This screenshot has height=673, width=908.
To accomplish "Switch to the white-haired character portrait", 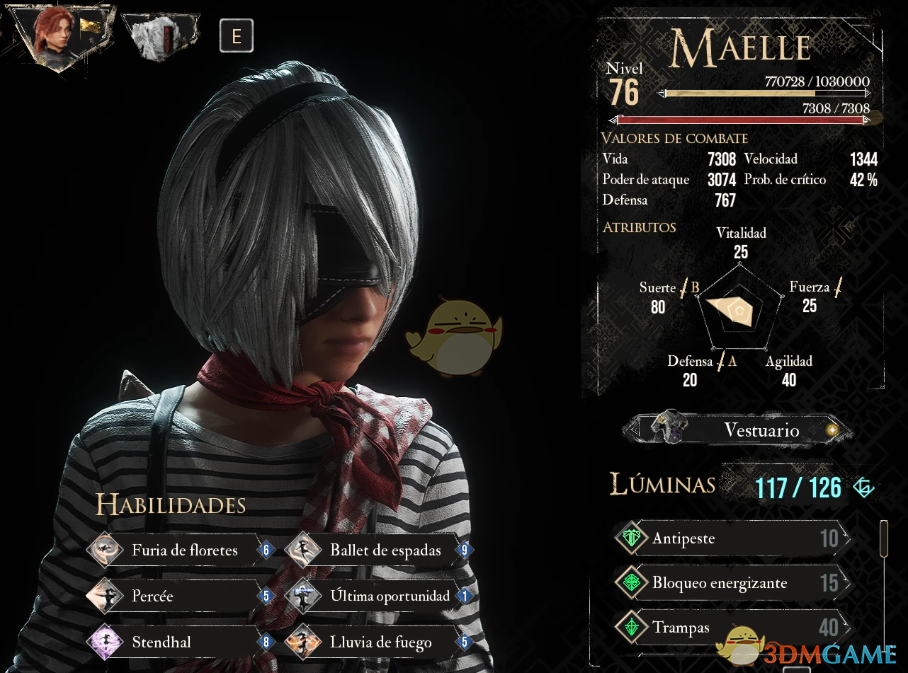I will (160, 36).
